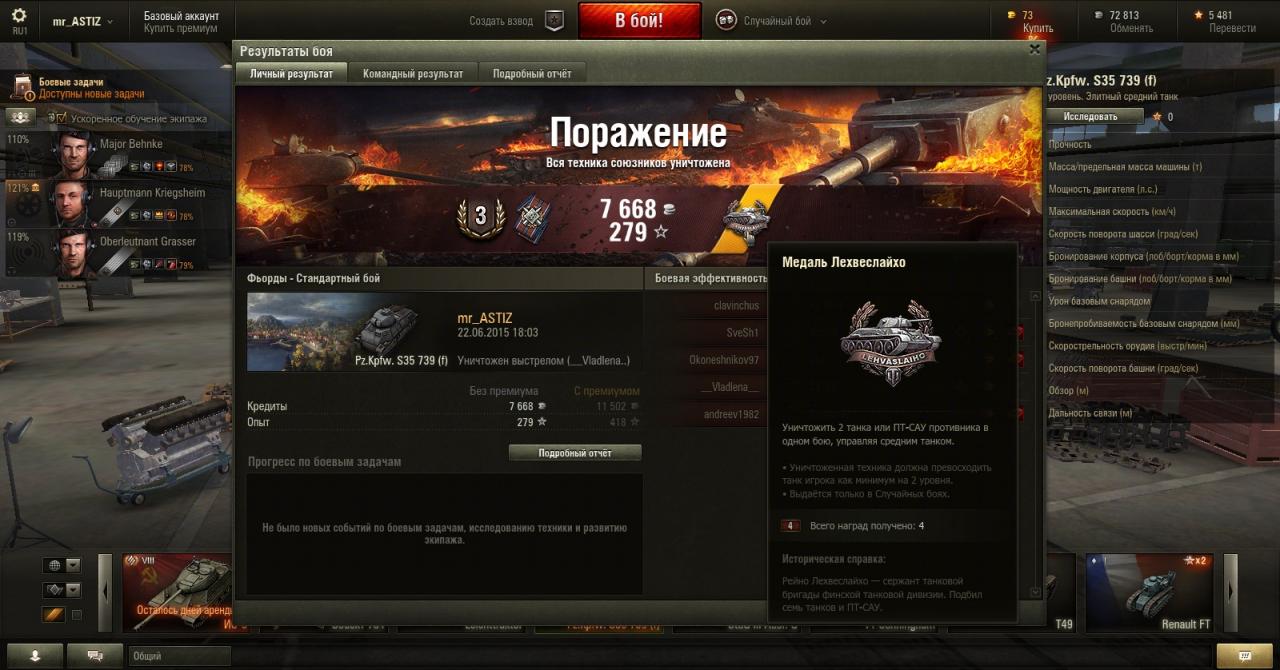Click the Lehväslaiho medal icon in results banner
Screen dimensions: 1280x670
click(746, 218)
